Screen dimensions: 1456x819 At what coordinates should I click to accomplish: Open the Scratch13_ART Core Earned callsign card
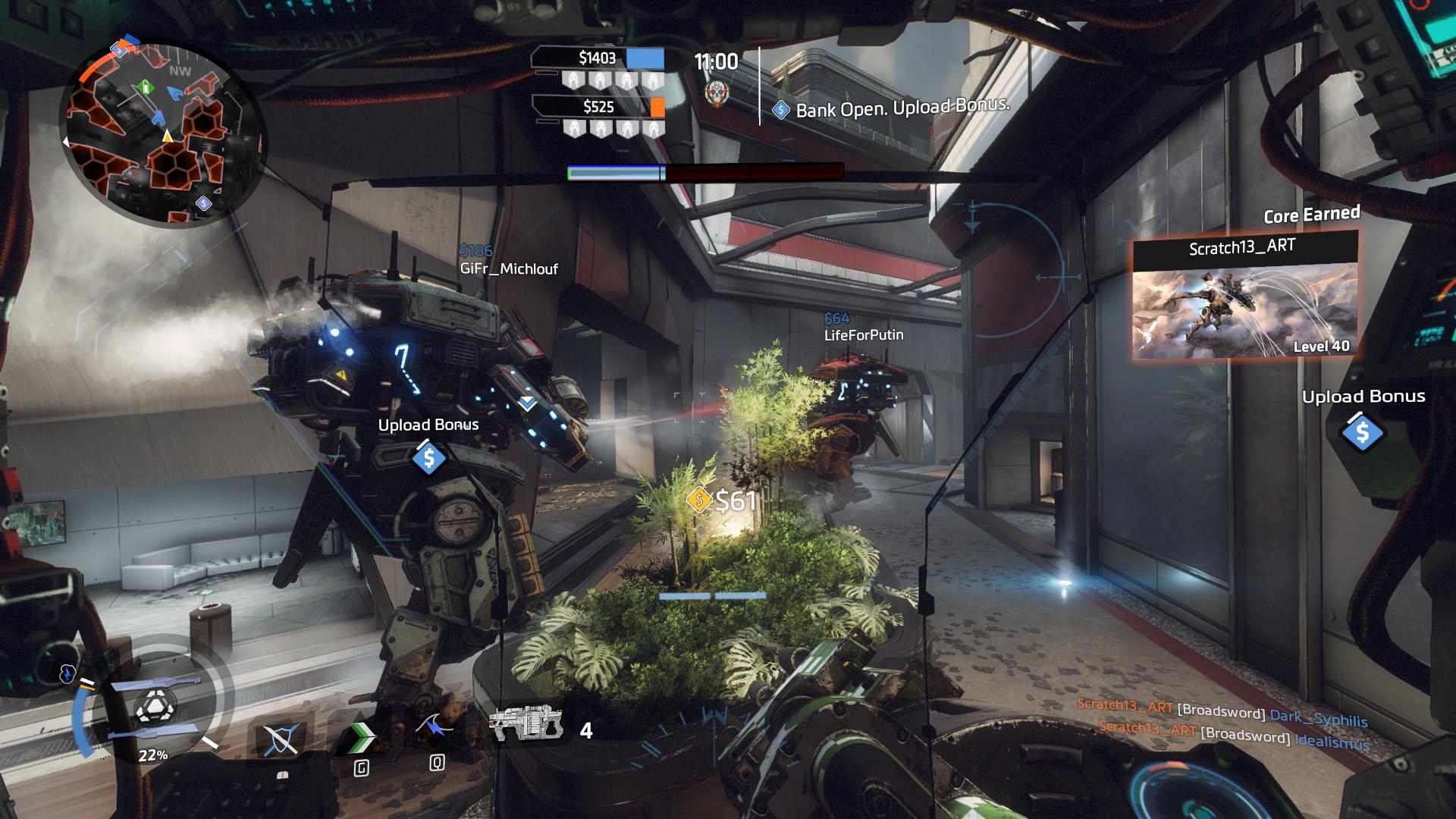pos(1244,296)
